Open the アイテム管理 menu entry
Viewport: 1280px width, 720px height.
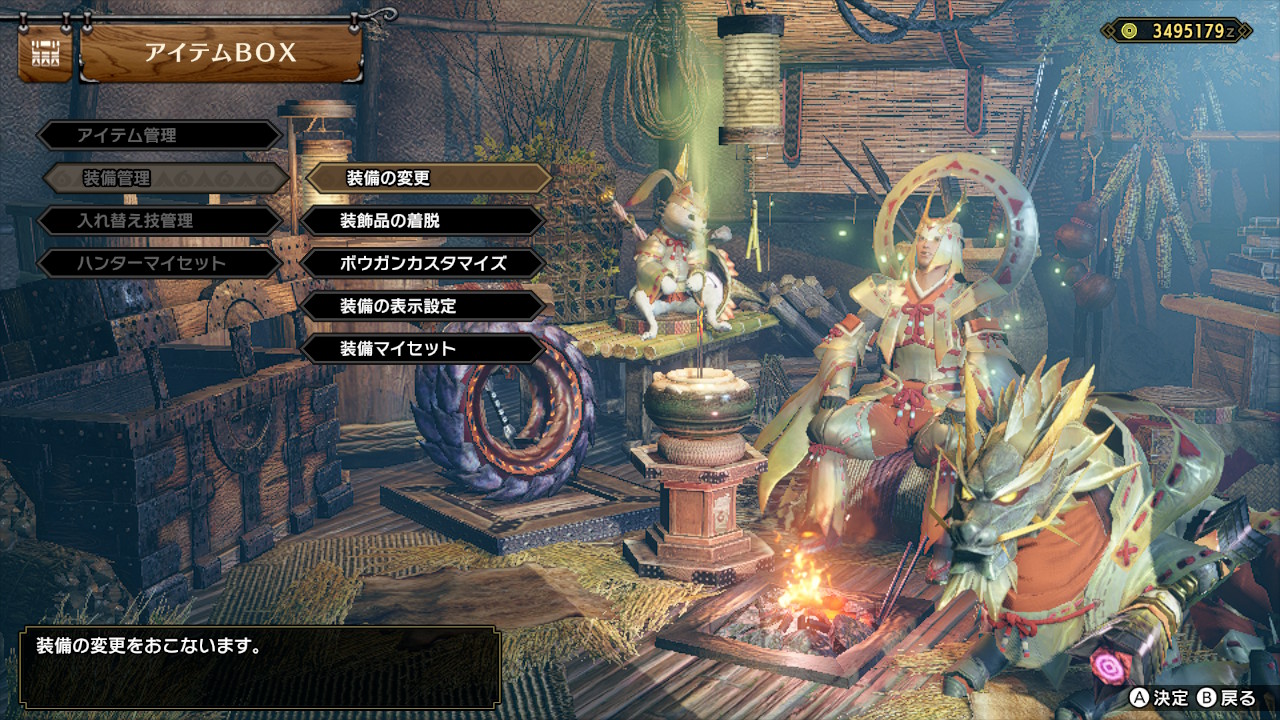point(160,135)
